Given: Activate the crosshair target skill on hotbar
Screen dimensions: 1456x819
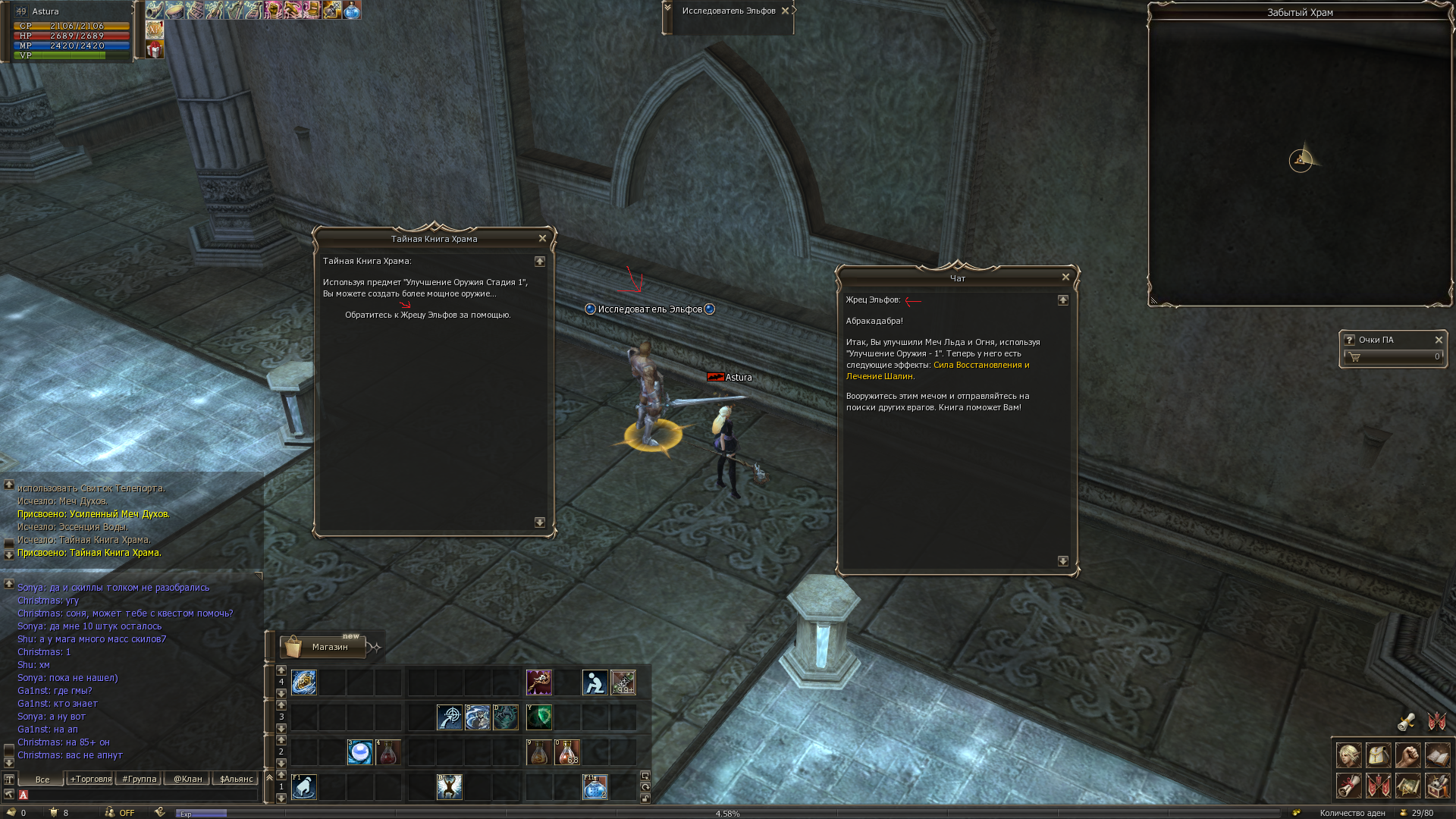Looking at the screenshot, I should (450, 717).
